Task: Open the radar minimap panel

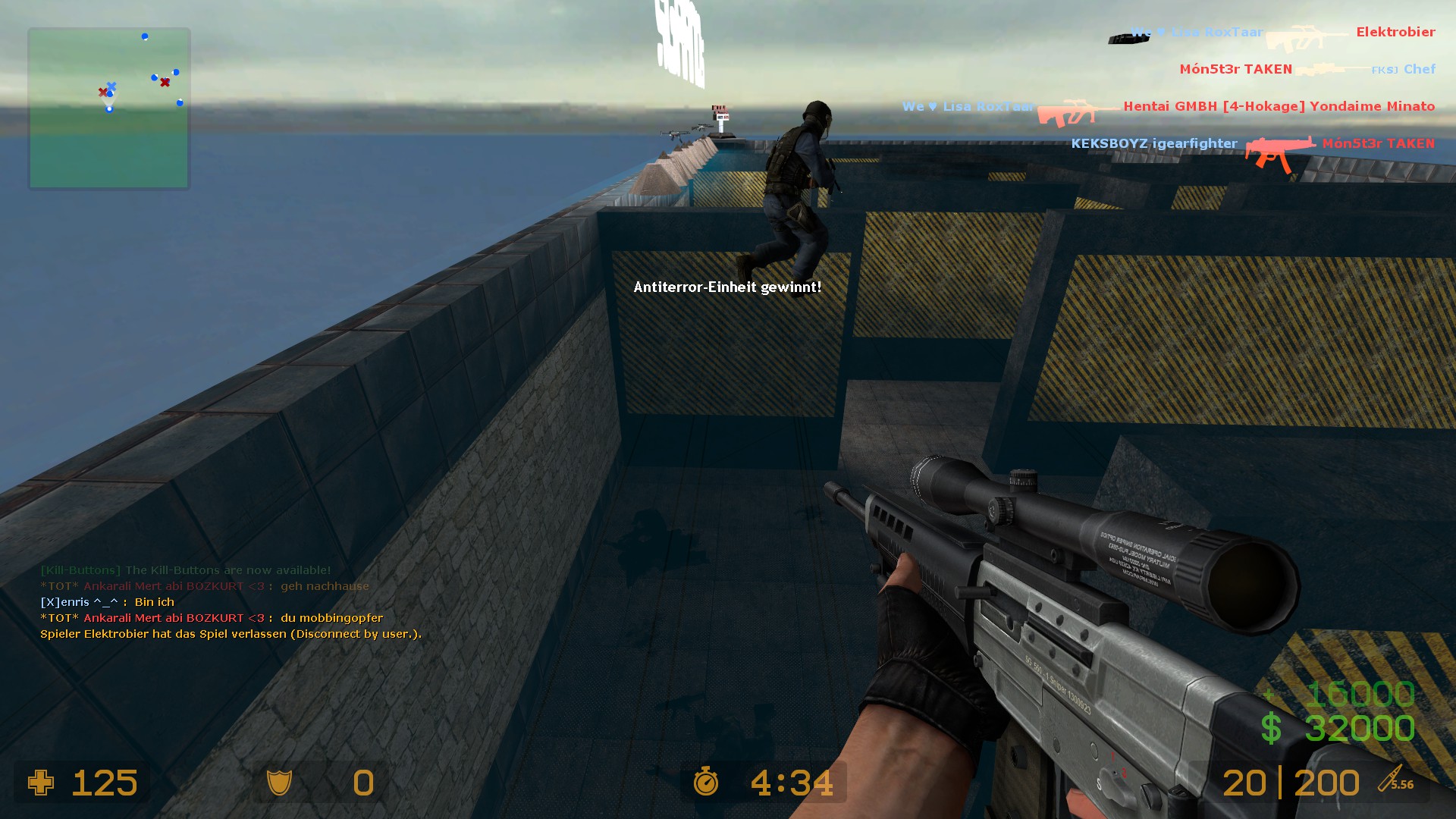Action: (x=108, y=106)
